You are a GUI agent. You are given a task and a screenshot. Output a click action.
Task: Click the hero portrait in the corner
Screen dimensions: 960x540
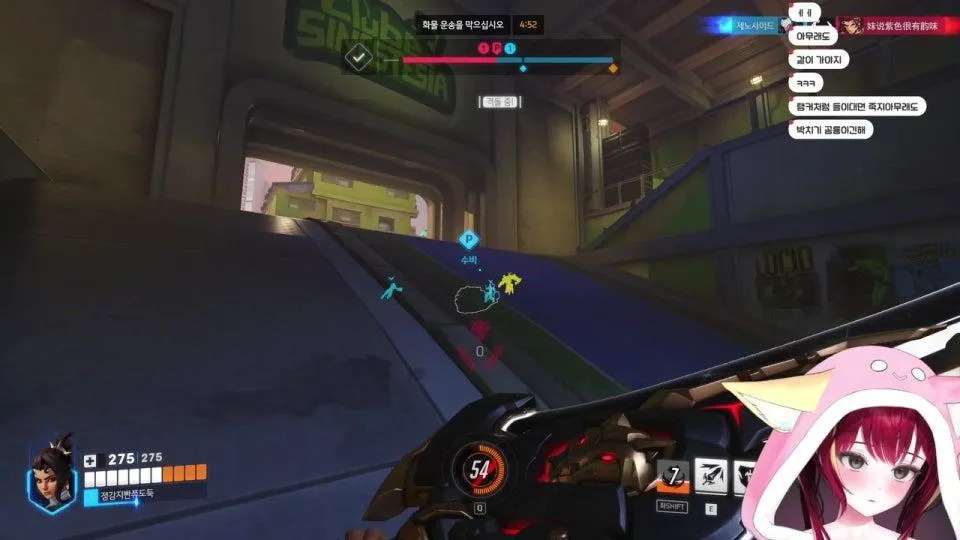(x=50, y=473)
